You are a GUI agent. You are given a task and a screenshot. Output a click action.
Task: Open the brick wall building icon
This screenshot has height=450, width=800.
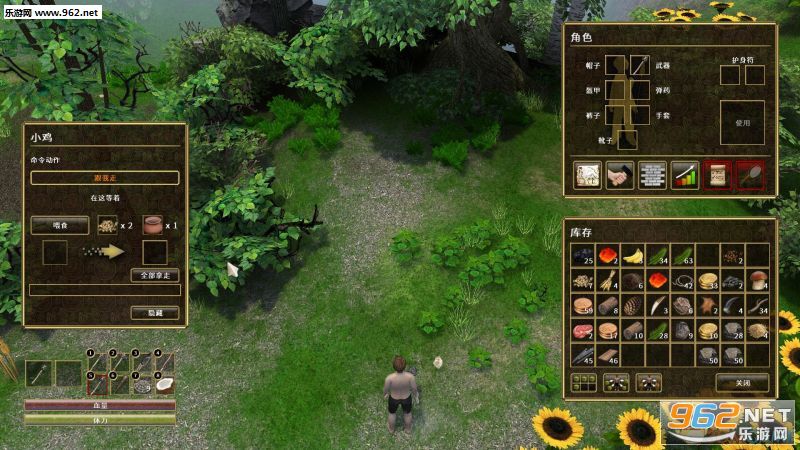tap(652, 174)
